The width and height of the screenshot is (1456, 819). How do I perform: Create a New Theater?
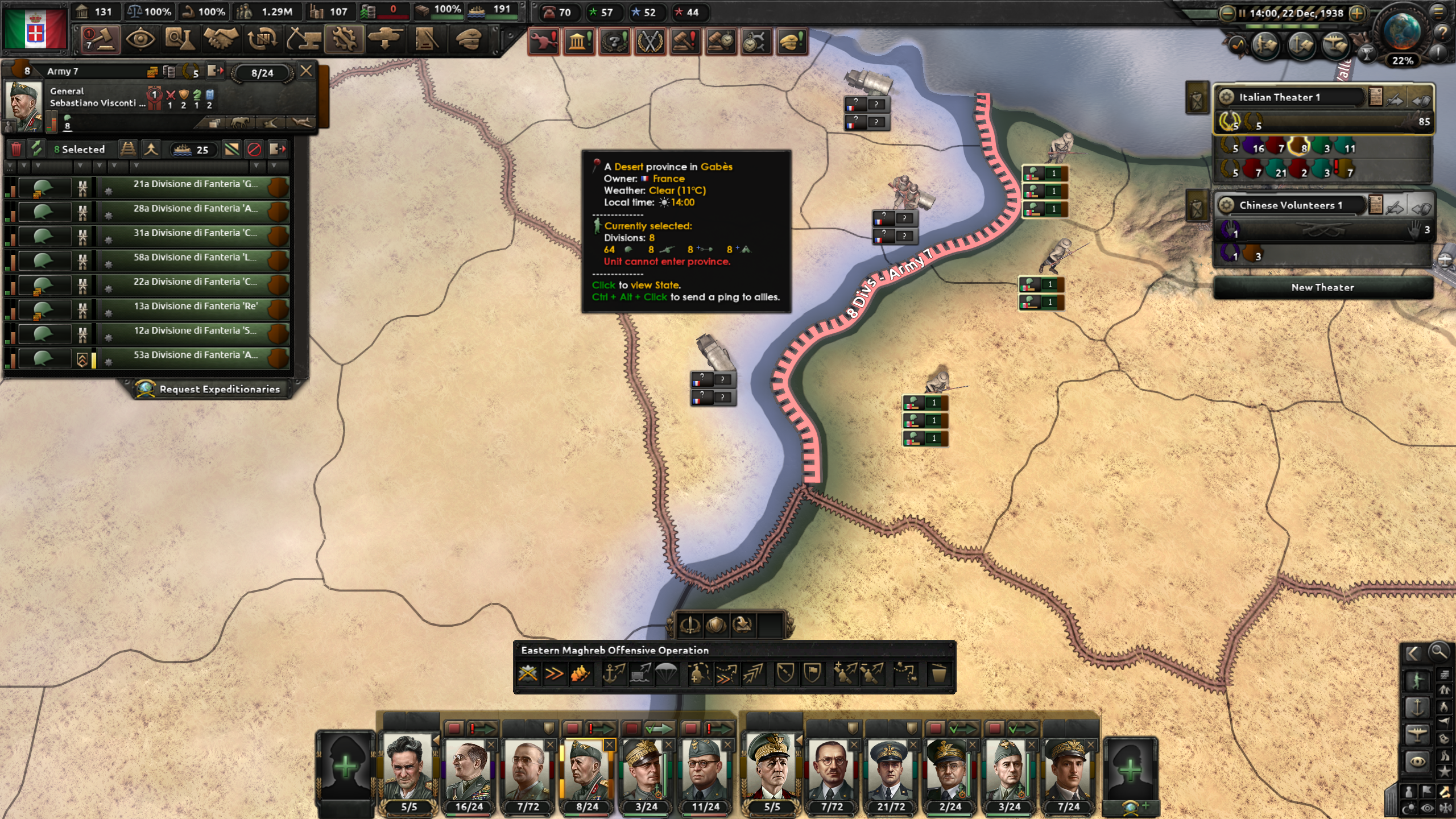pyautogui.click(x=1322, y=287)
